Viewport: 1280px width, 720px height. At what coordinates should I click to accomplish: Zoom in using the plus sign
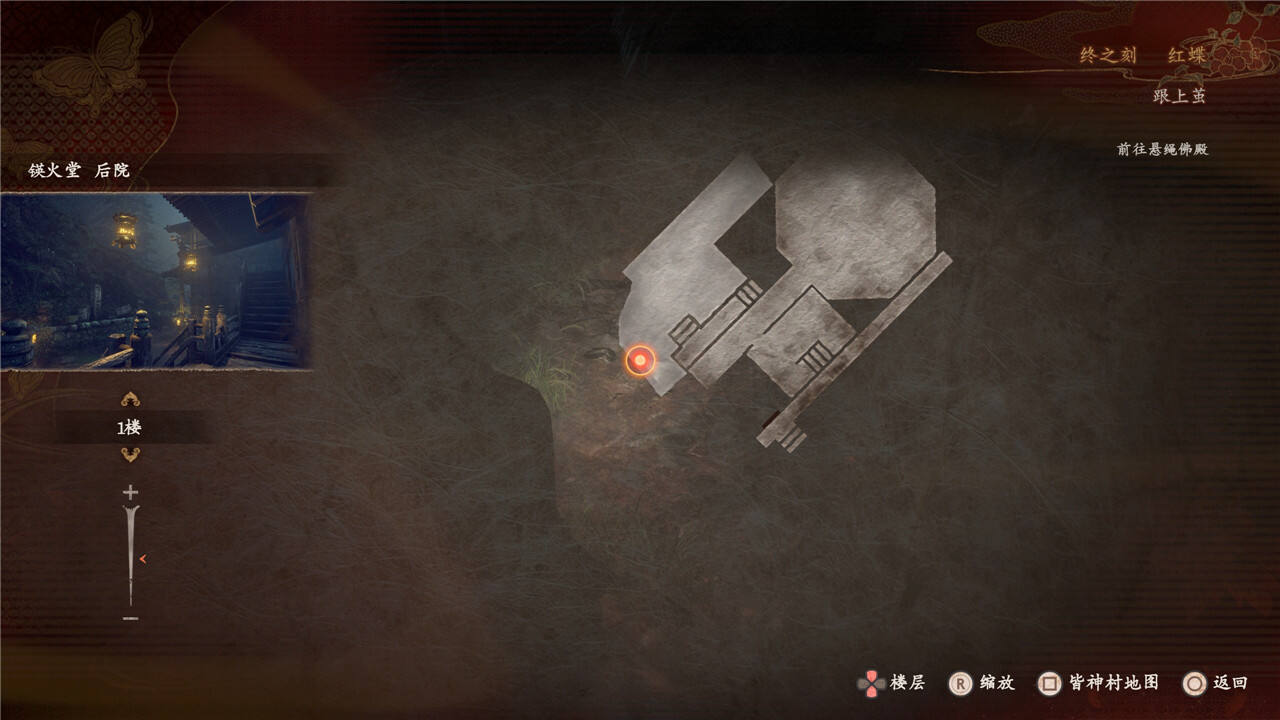130,492
